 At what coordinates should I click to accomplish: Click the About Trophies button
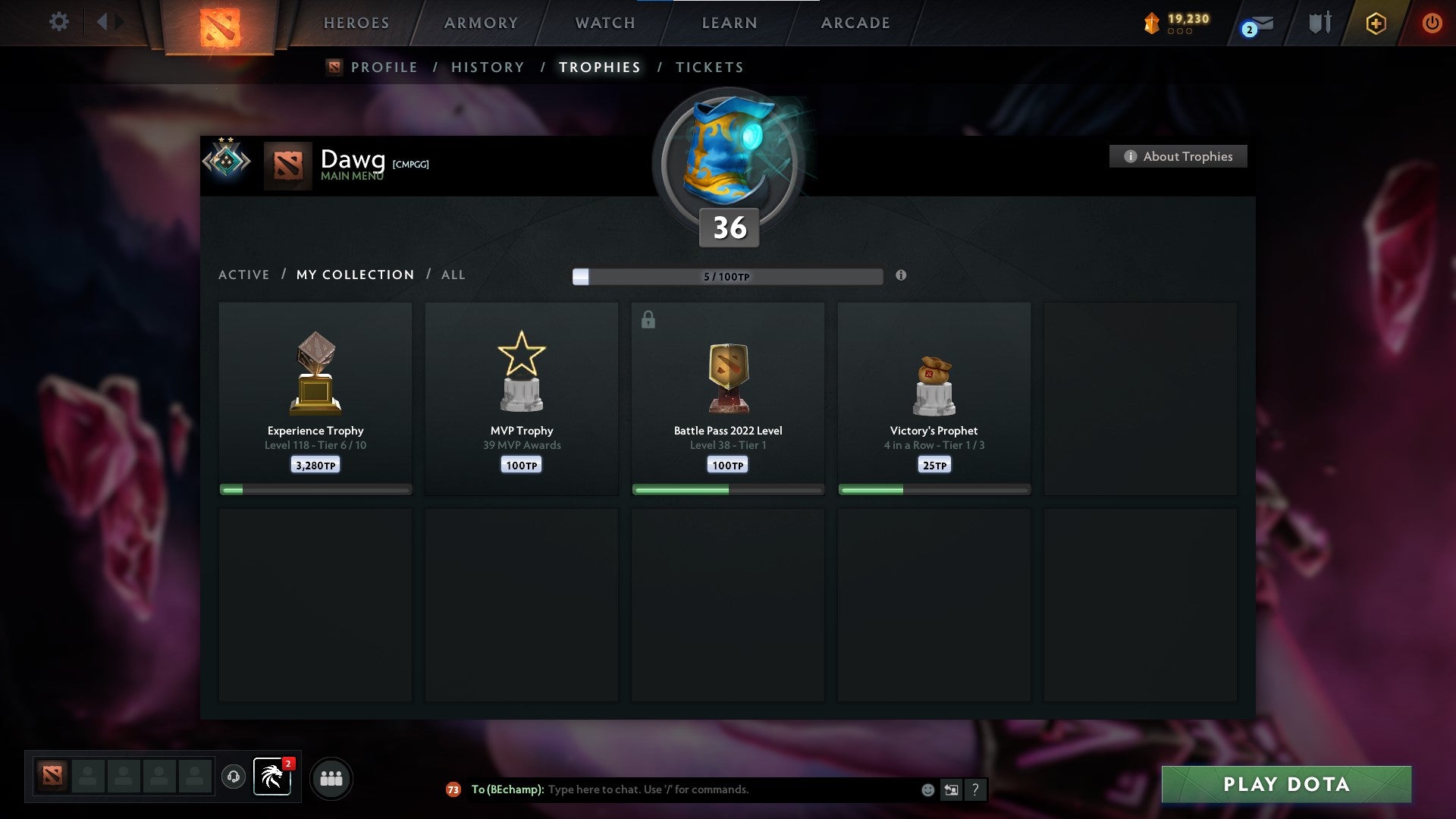(1178, 156)
